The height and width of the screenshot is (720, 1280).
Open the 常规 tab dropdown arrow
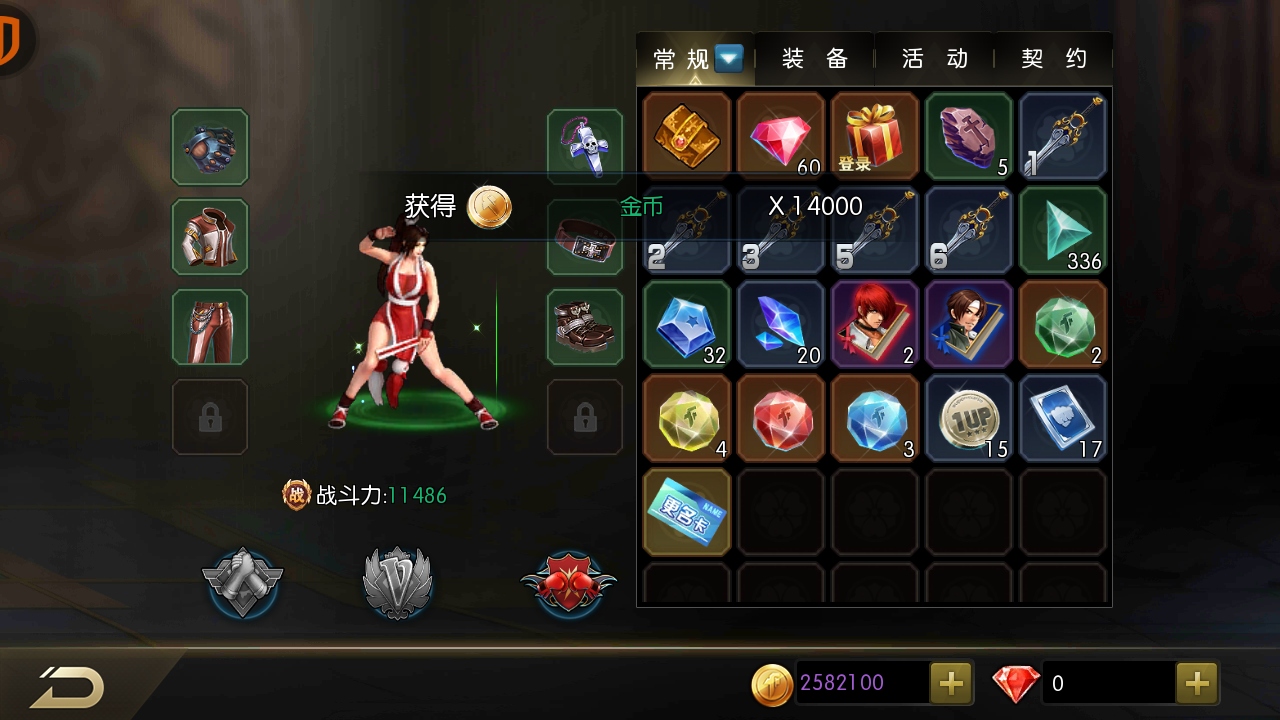(729, 59)
